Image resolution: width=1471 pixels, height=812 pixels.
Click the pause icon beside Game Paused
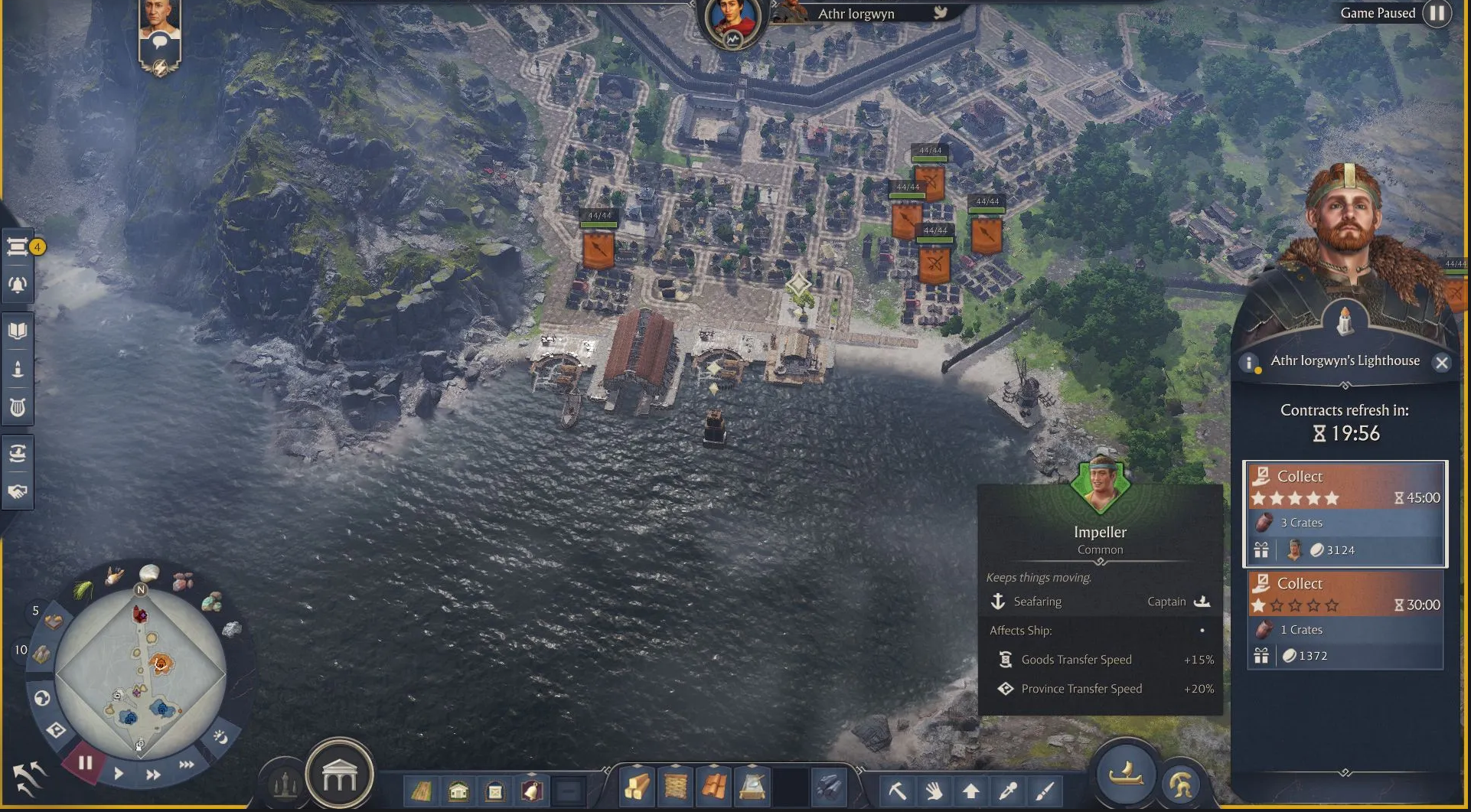coord(1437,13)
